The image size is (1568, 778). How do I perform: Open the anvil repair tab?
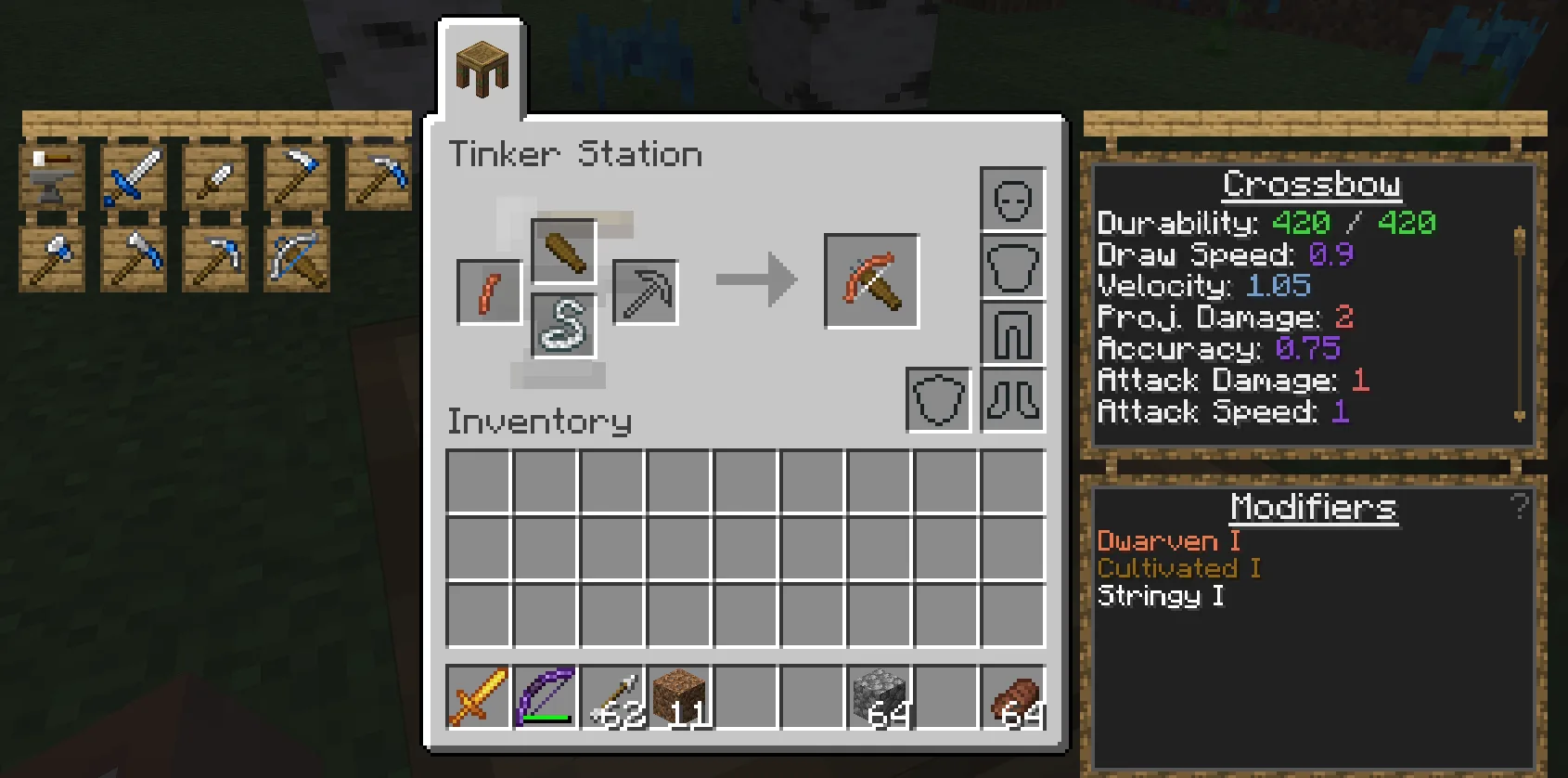point(53,176)
